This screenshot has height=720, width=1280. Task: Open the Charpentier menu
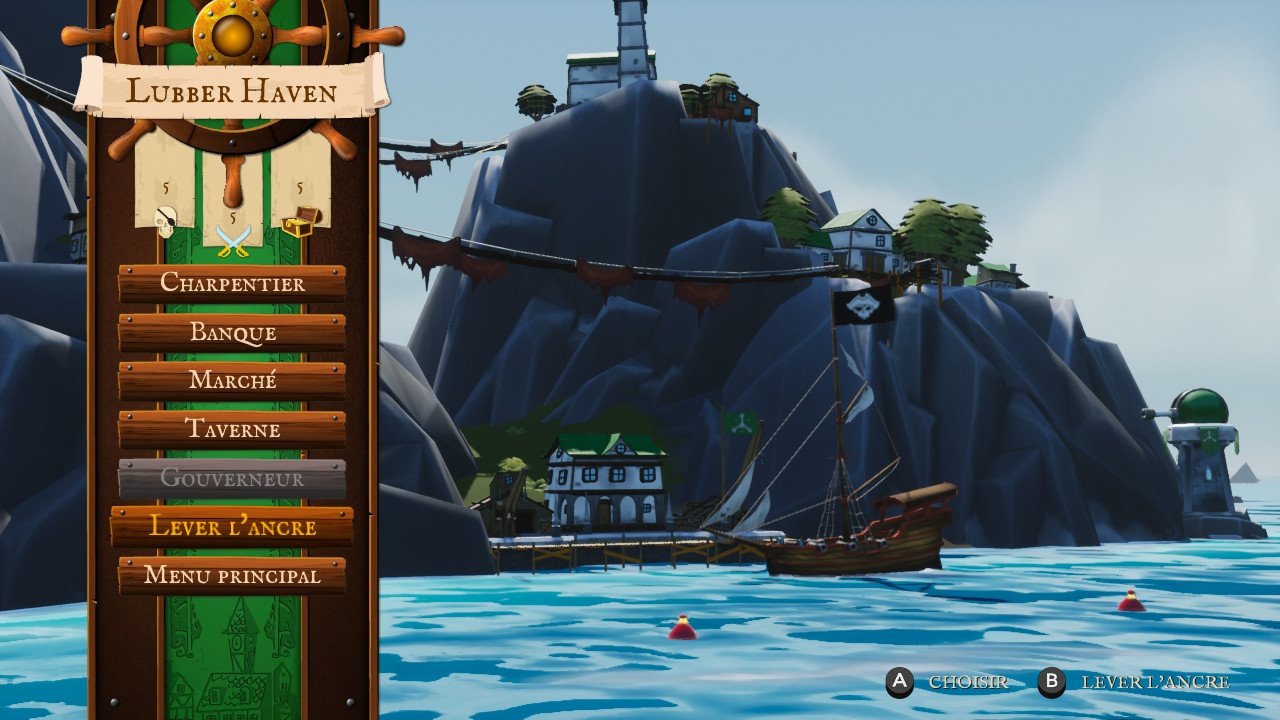tap(232, 283)
